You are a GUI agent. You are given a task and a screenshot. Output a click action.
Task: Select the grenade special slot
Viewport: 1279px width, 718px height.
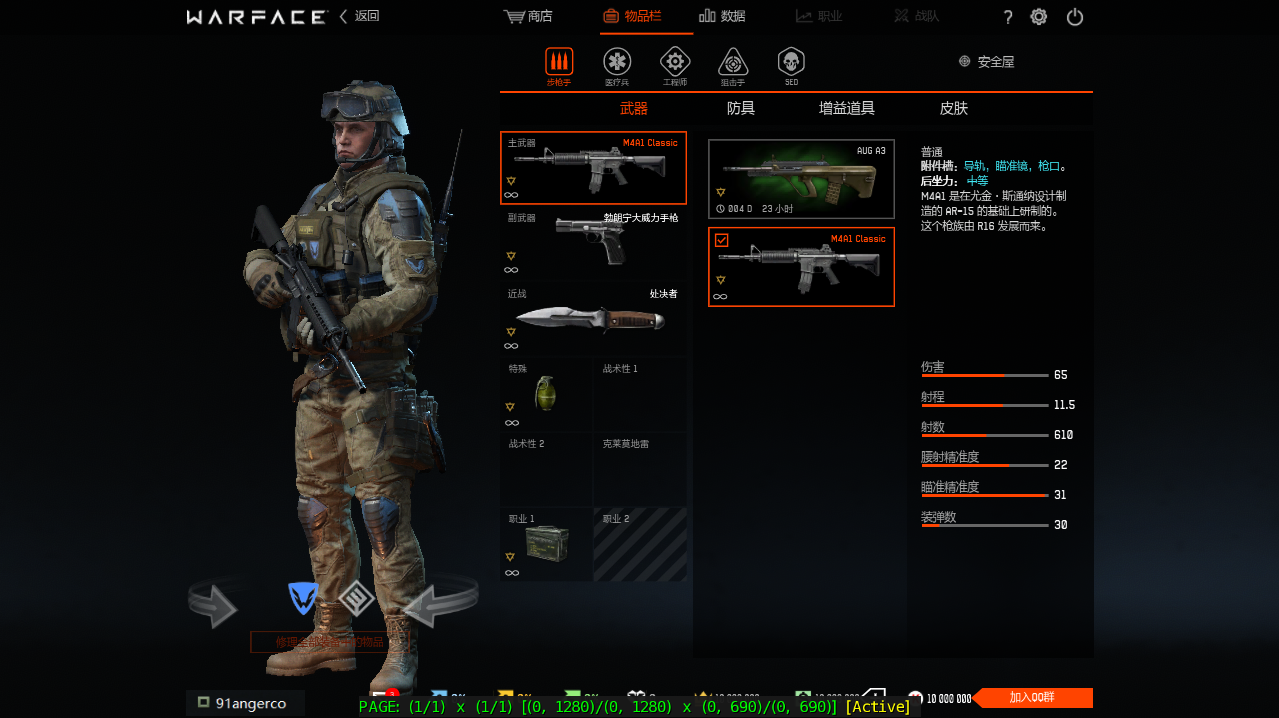click(x=546, y=395)
